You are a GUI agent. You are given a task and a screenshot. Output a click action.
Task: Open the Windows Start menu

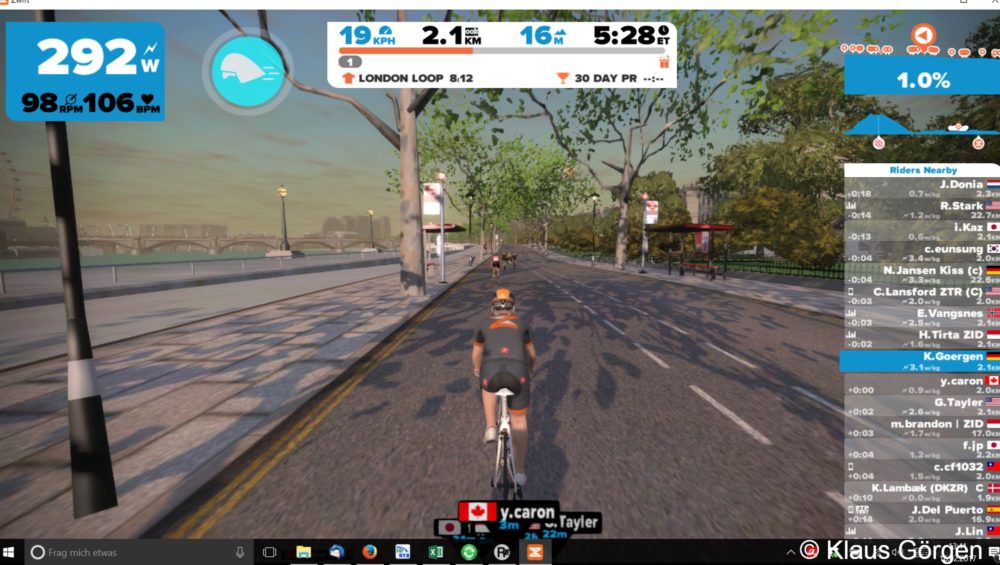click(x=12, y=551)
